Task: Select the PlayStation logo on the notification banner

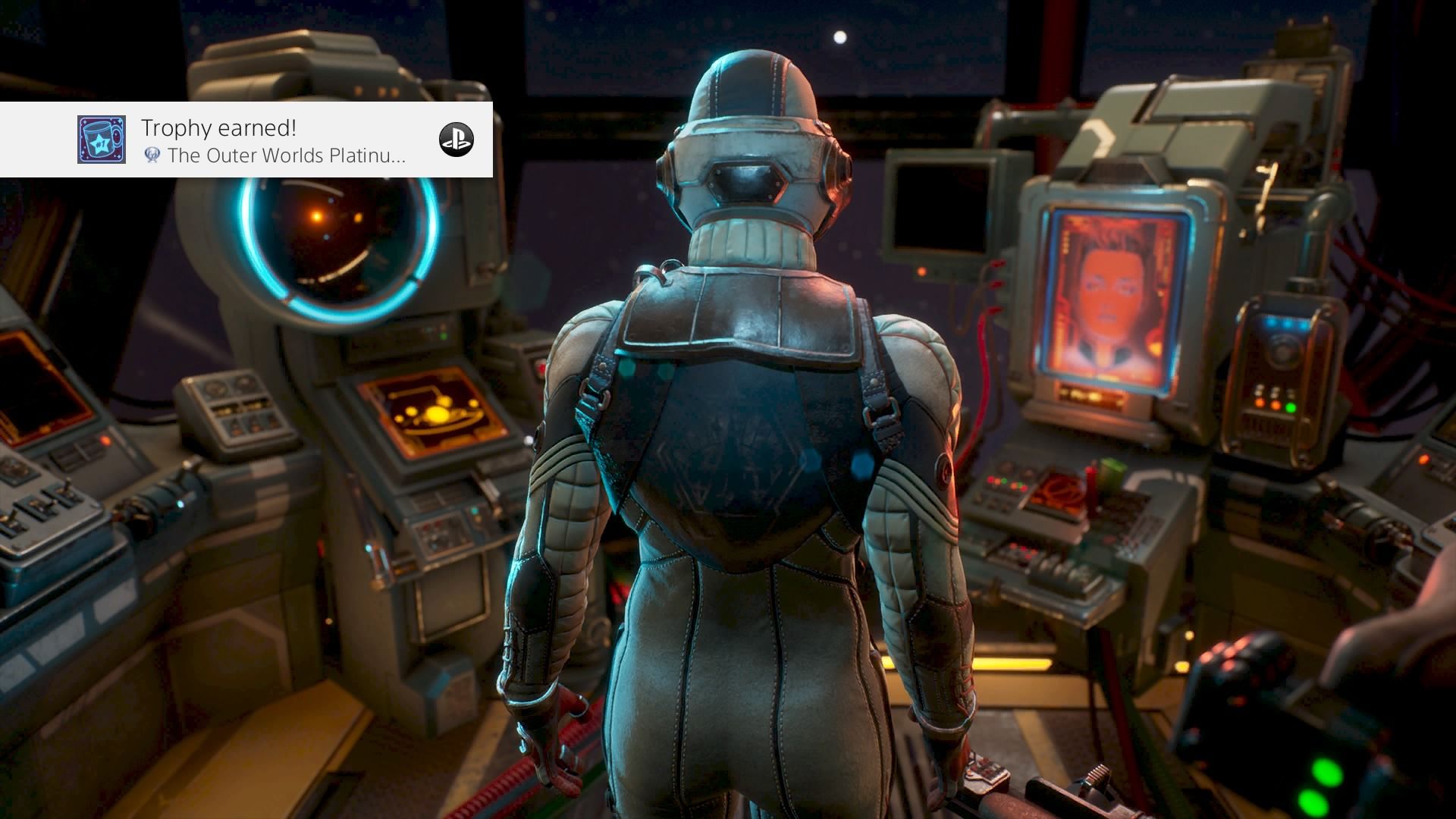Action: point(458,140)
